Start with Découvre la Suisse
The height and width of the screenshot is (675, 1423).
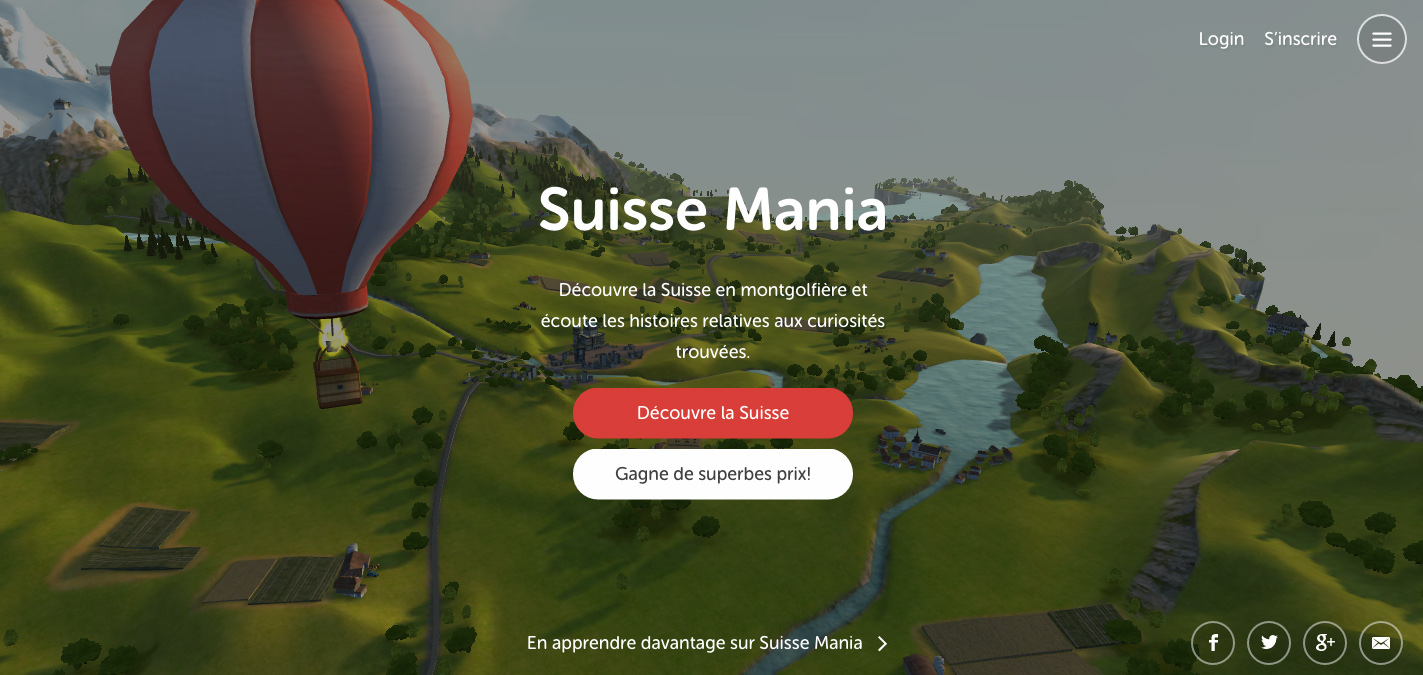click(712, 413)
